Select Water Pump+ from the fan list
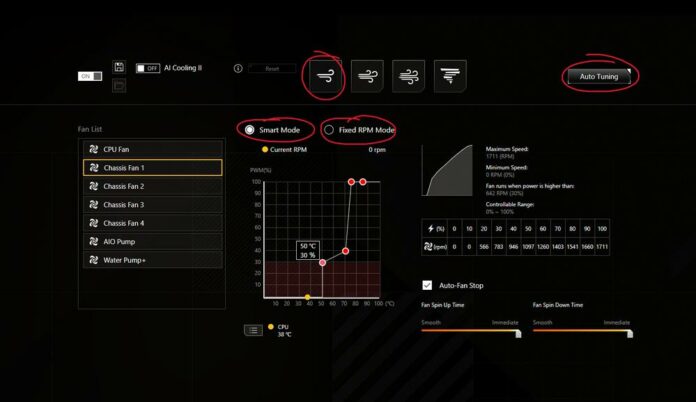 pos(152,260)
